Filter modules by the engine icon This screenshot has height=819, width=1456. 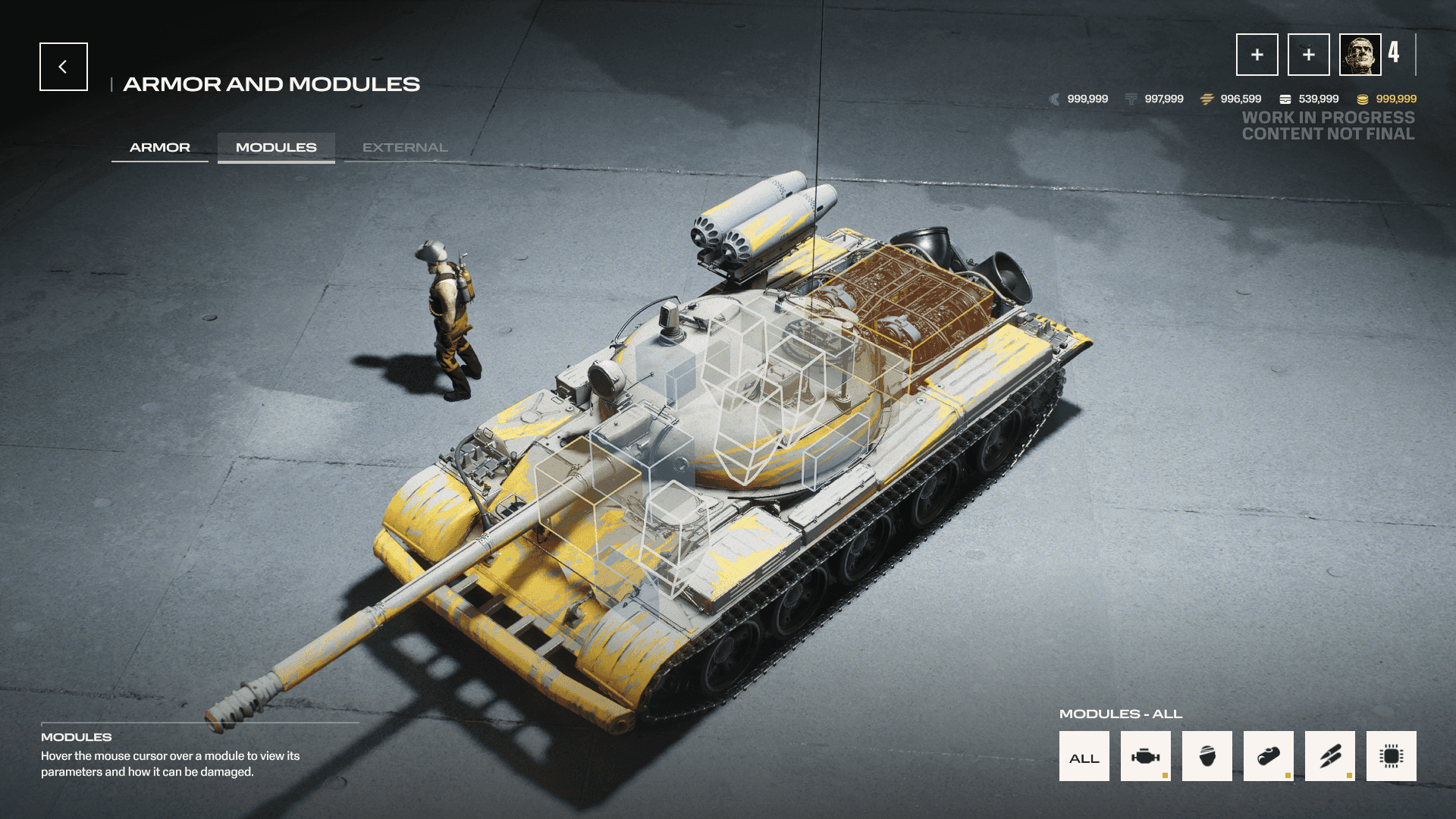click(1145, 756)
